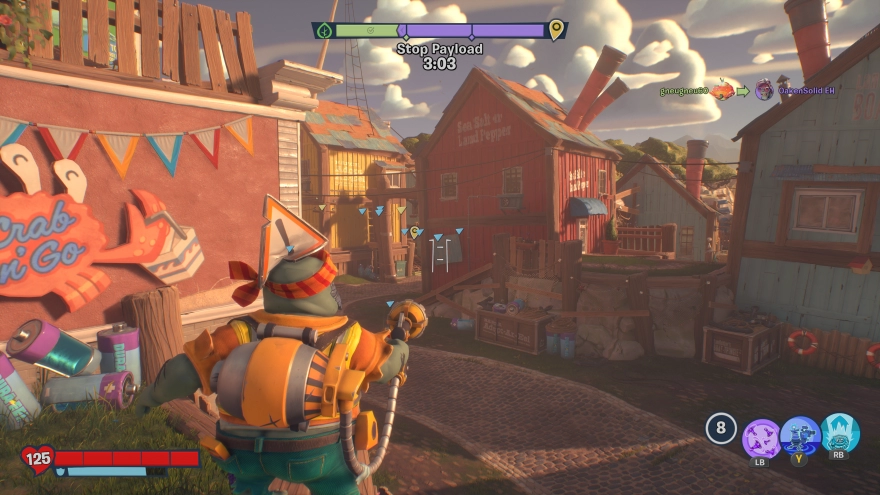Activate the purple spinning-parts ability icon
This screenshot has height=495, width=880.
tap(762, 438)
